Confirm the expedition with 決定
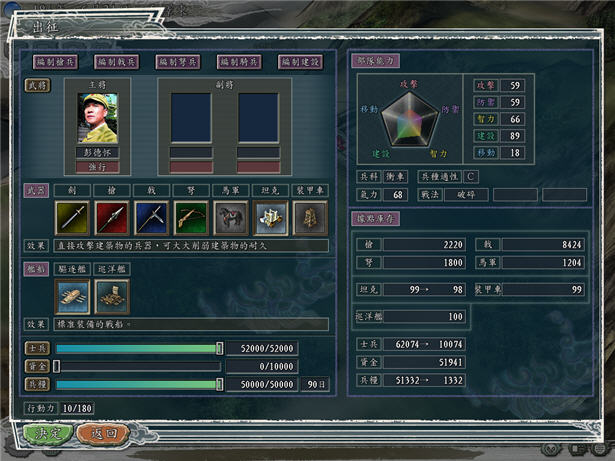The width and height of the screenshot is (615, 461). pyautogui.click(x=45, y=434)
